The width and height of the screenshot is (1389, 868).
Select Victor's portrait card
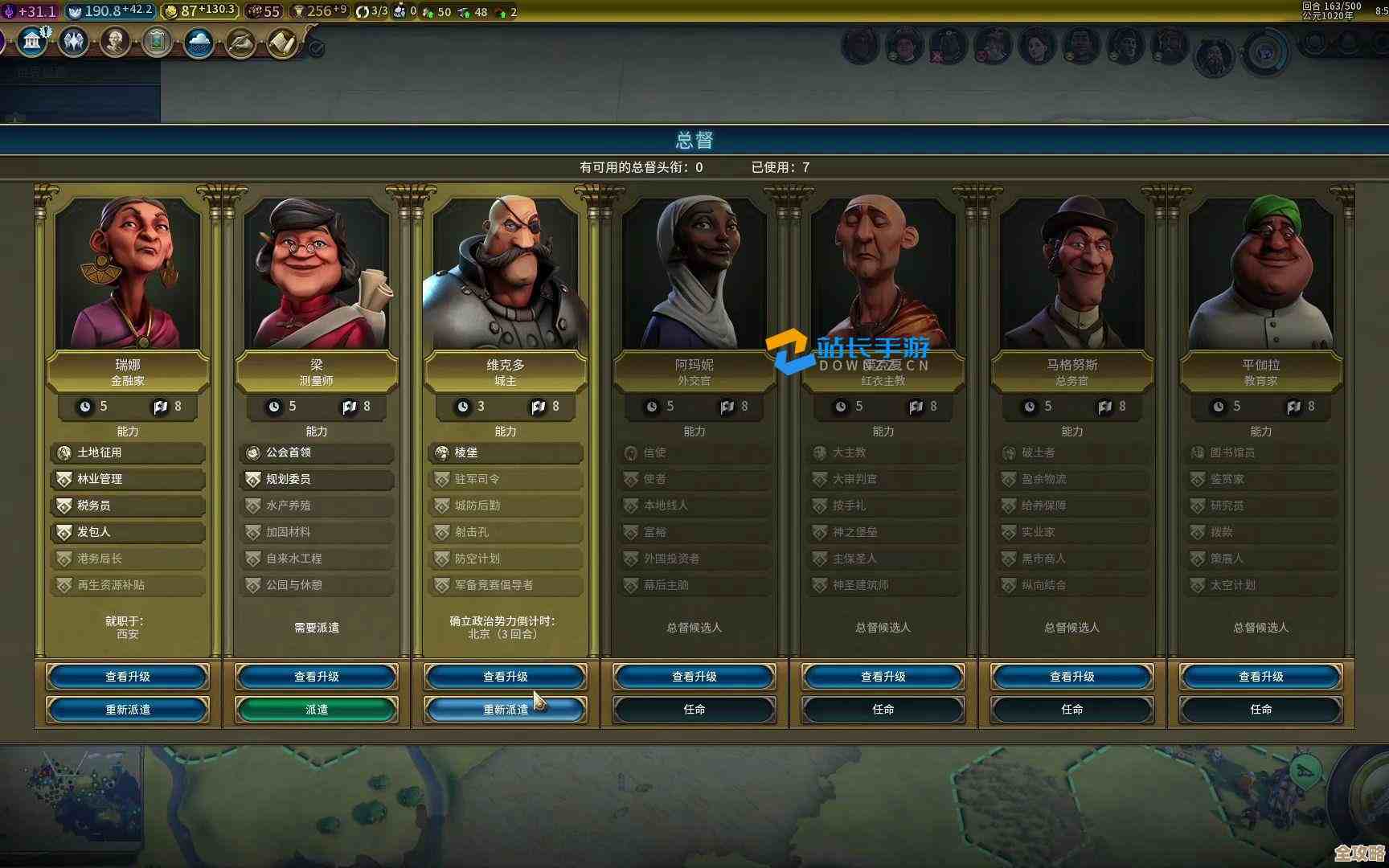click(x=506, y=273)
